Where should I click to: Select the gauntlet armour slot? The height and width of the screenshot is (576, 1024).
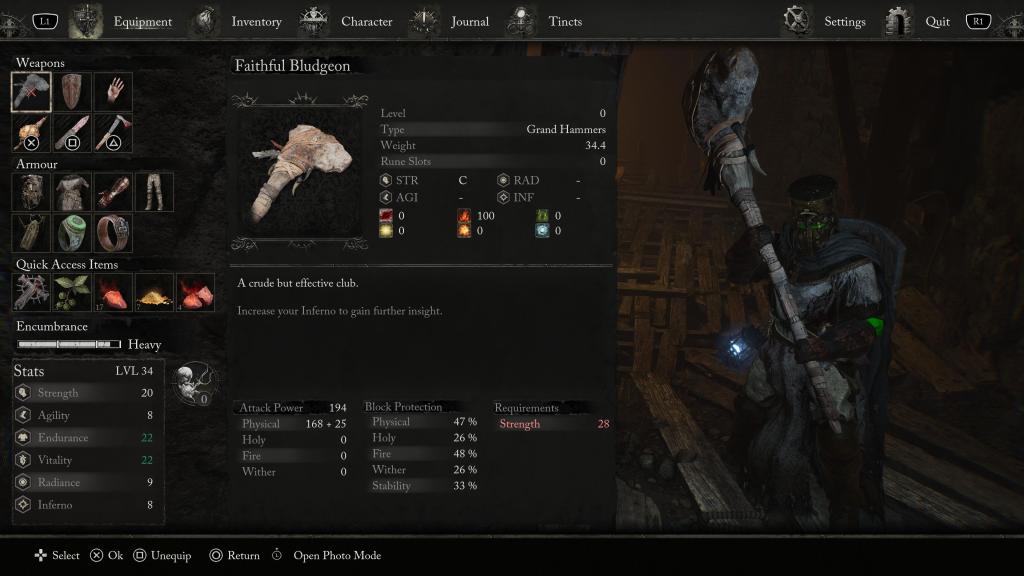[114, 192]
